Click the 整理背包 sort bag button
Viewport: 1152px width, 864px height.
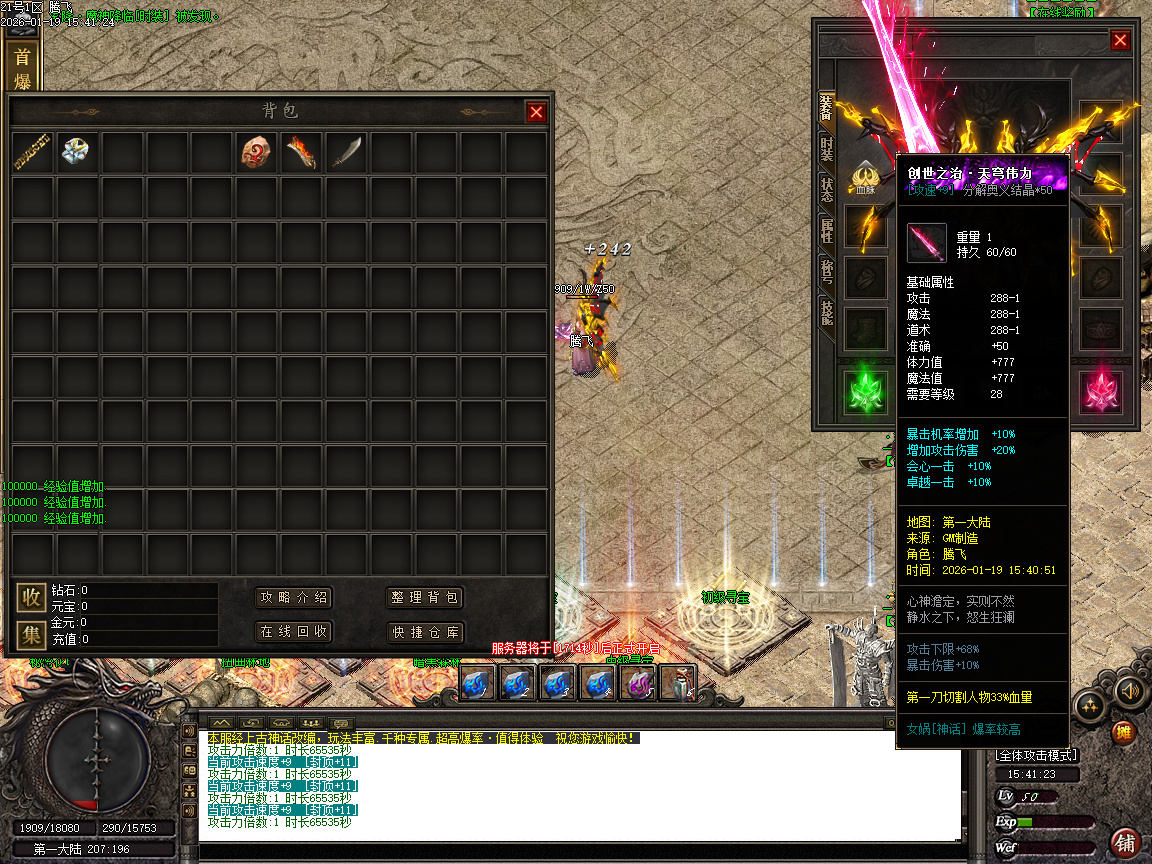(425, 598)
